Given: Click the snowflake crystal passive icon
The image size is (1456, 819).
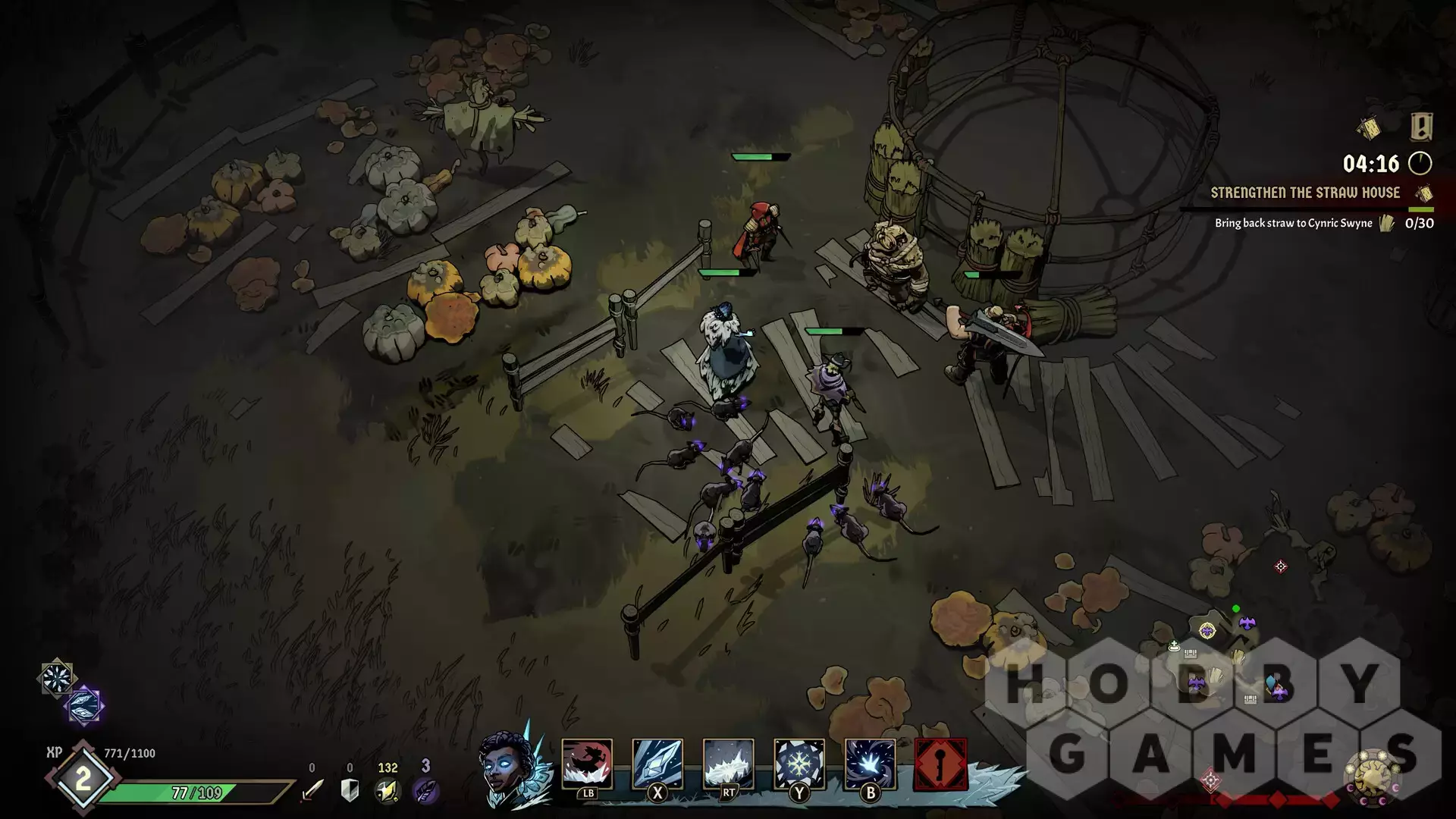Looking at the screenshot, I should tap(57, 677).
